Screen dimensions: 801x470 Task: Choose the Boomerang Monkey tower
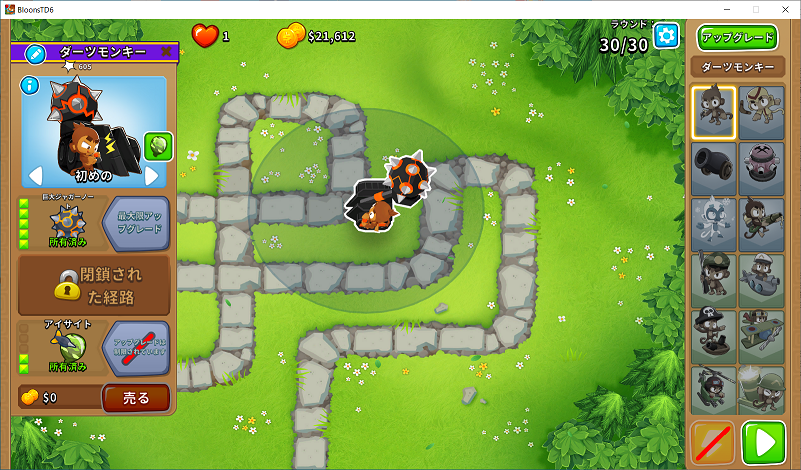(762, 111)
